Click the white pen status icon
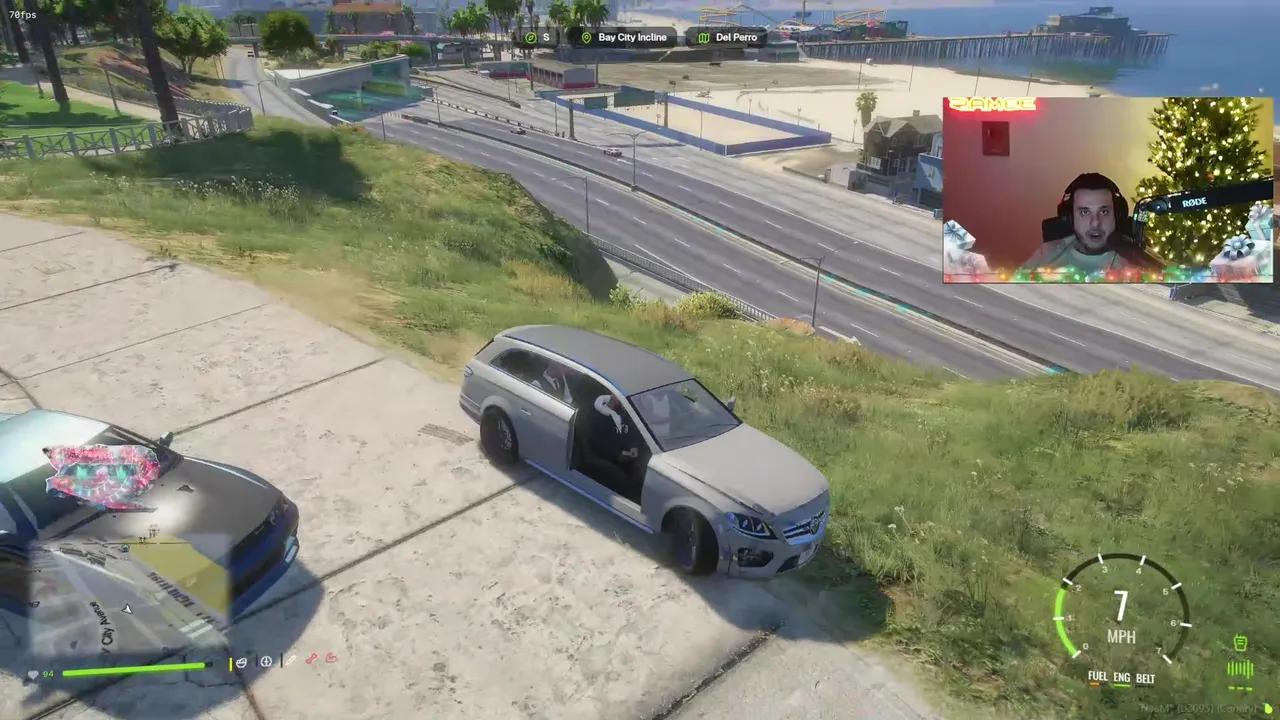Image resolution: width=1280 pixels, height=720 pixels. coord(290,660)
